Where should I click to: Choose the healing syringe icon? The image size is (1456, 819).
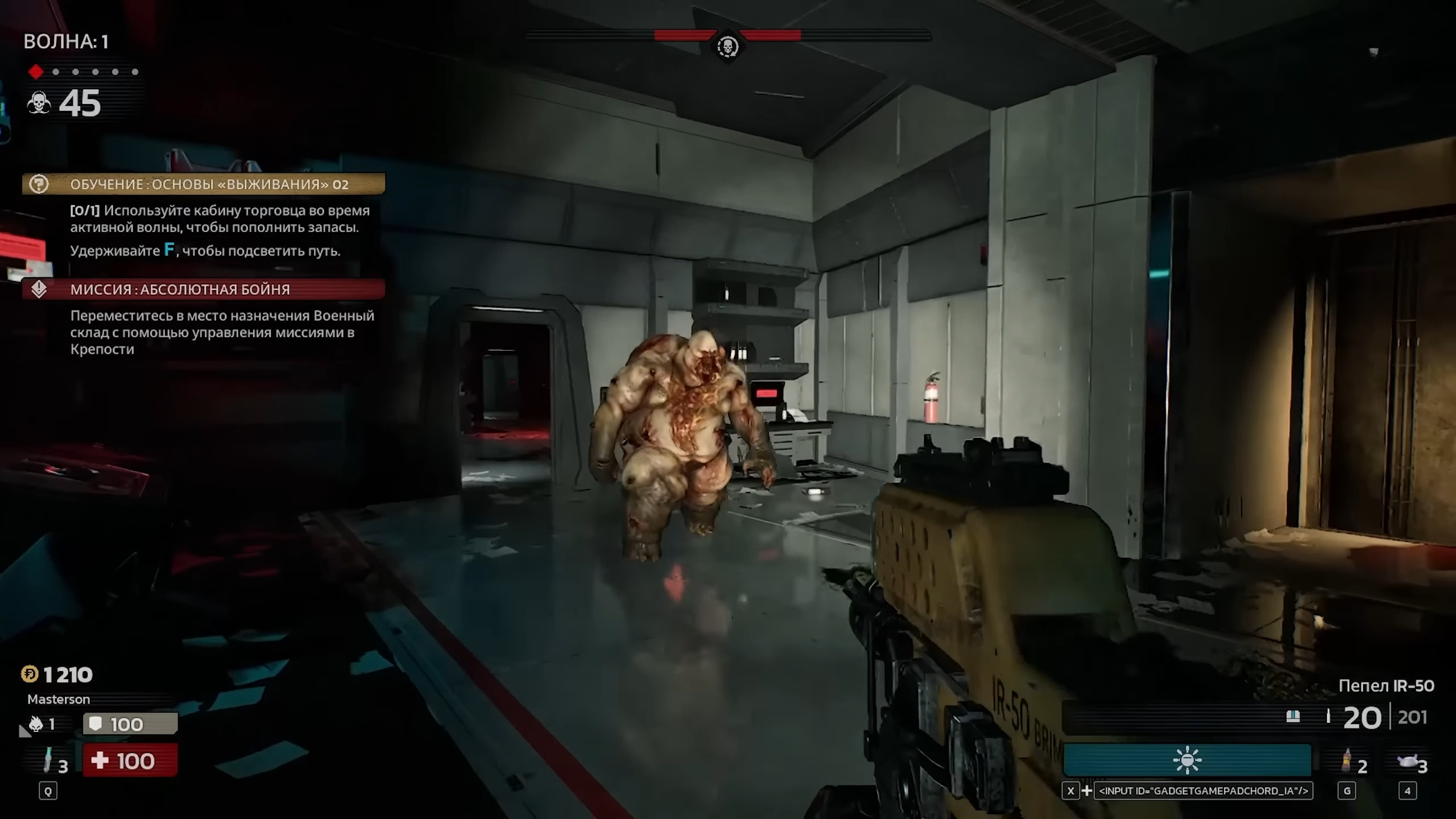[x=48, y=760]
